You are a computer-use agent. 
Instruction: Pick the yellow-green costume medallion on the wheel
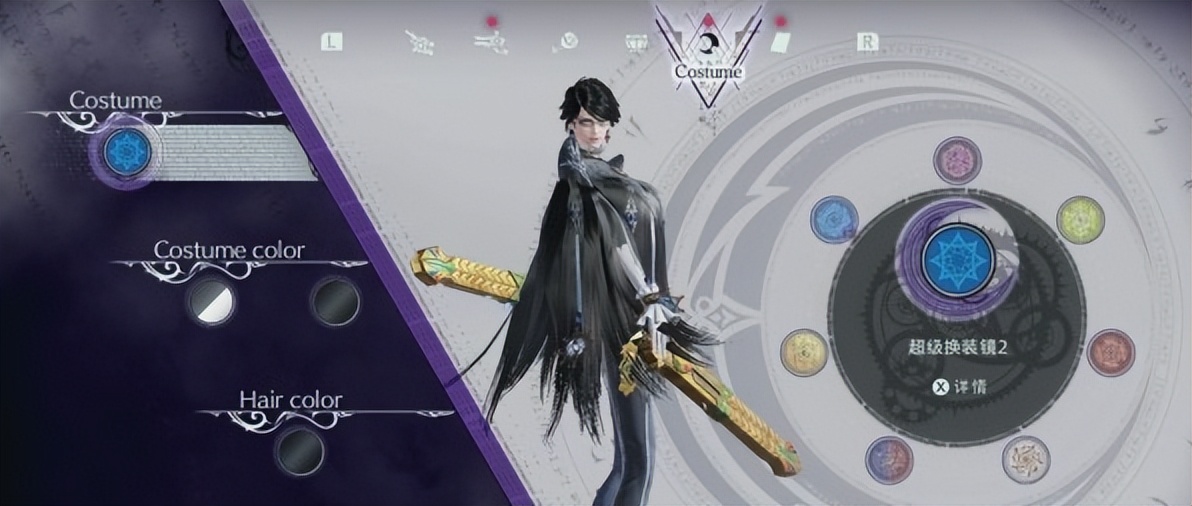(1079, 219)
